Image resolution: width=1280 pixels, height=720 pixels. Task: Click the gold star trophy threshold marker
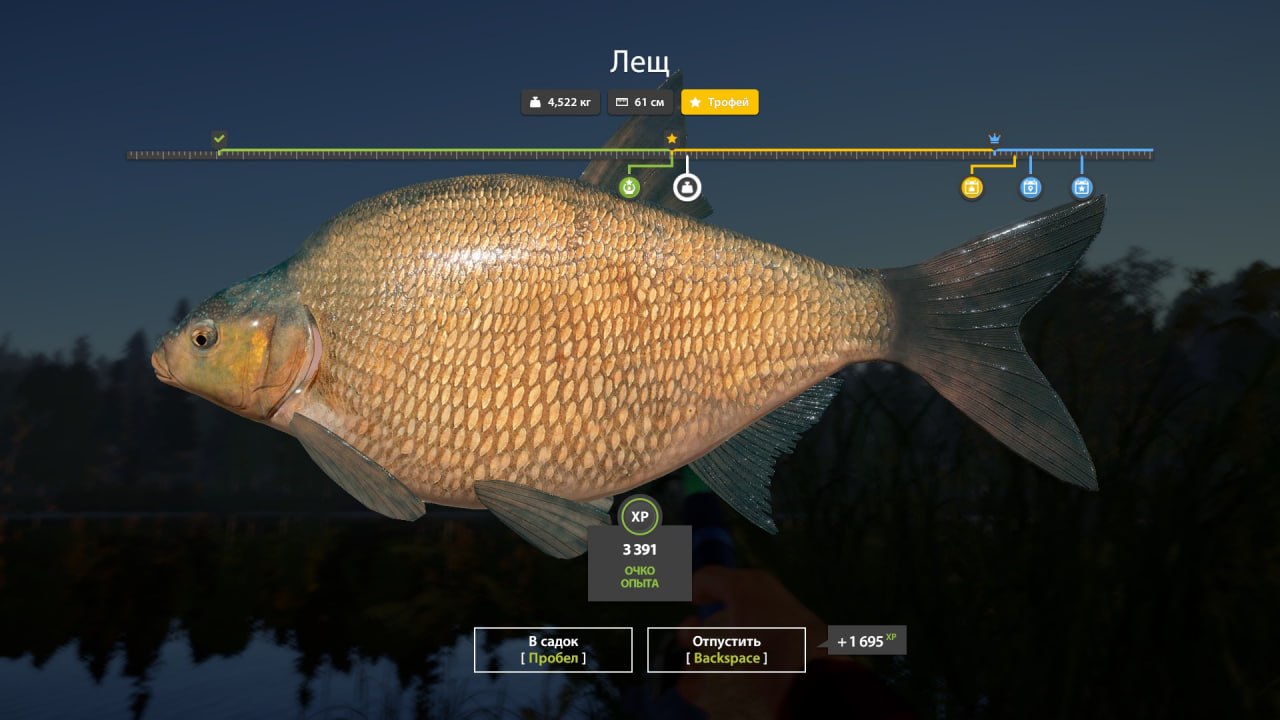pyautogui.click(x=672, y=138)
